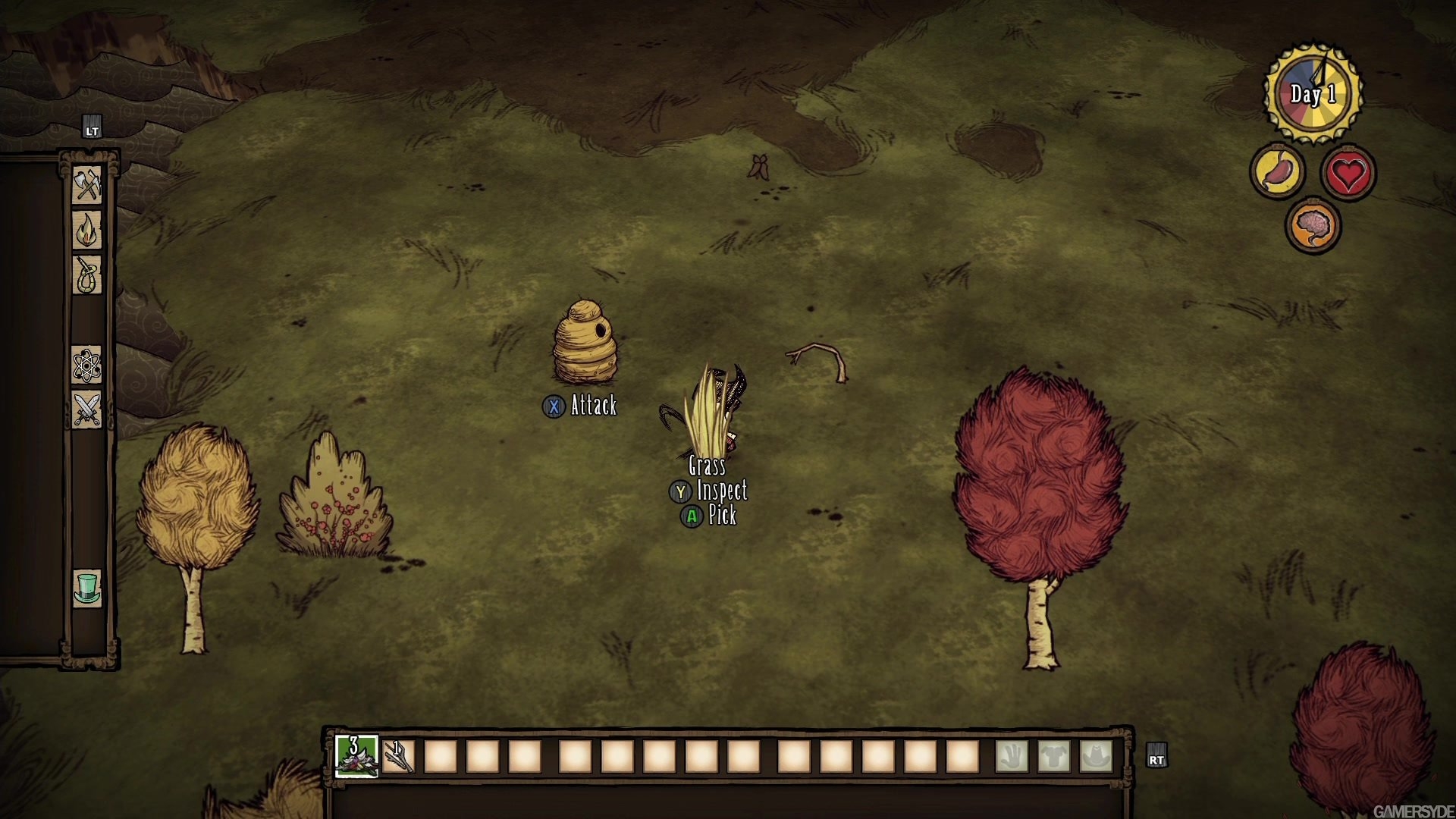Choose the green top hat Dress tab
The height and width of the screenshot is (819, 1456).
(x=87, y=588)
